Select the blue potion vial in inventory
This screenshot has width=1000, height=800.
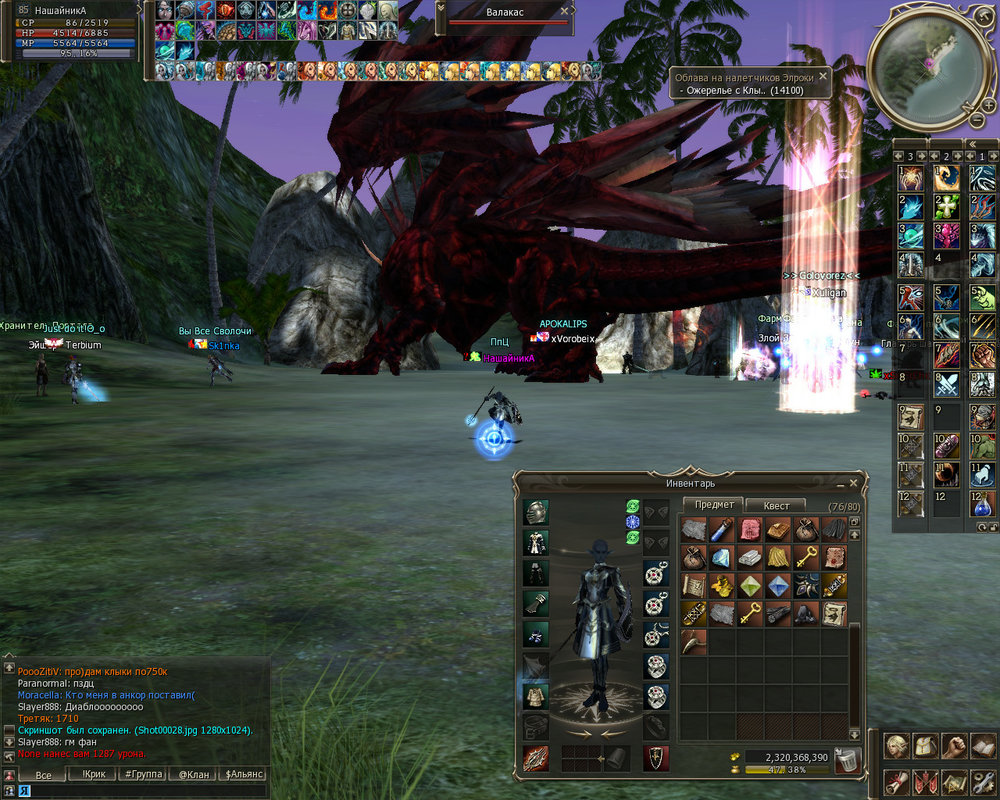click(x=722, y=530)
